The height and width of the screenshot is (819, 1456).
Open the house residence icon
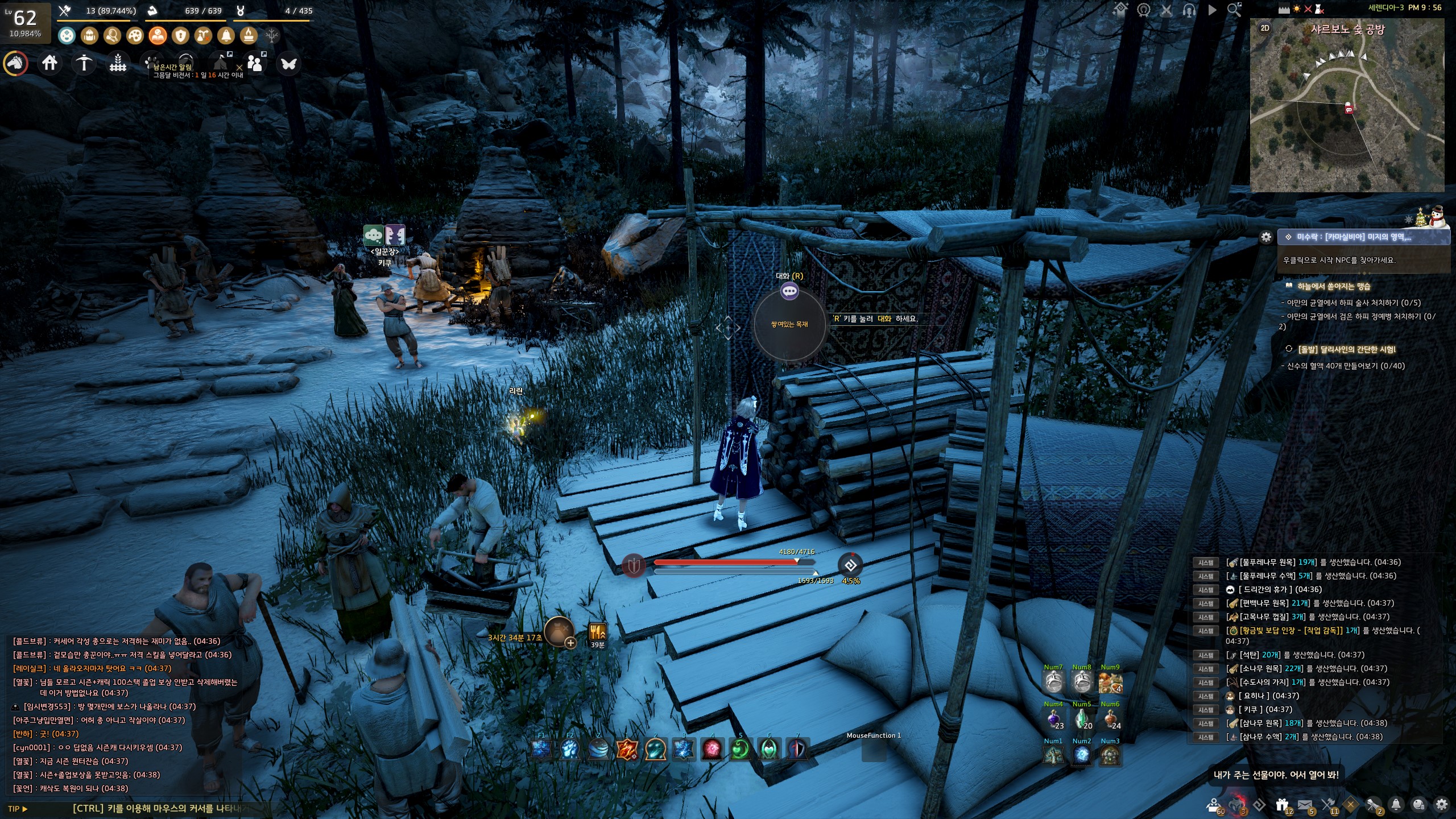tap(49, 63)
